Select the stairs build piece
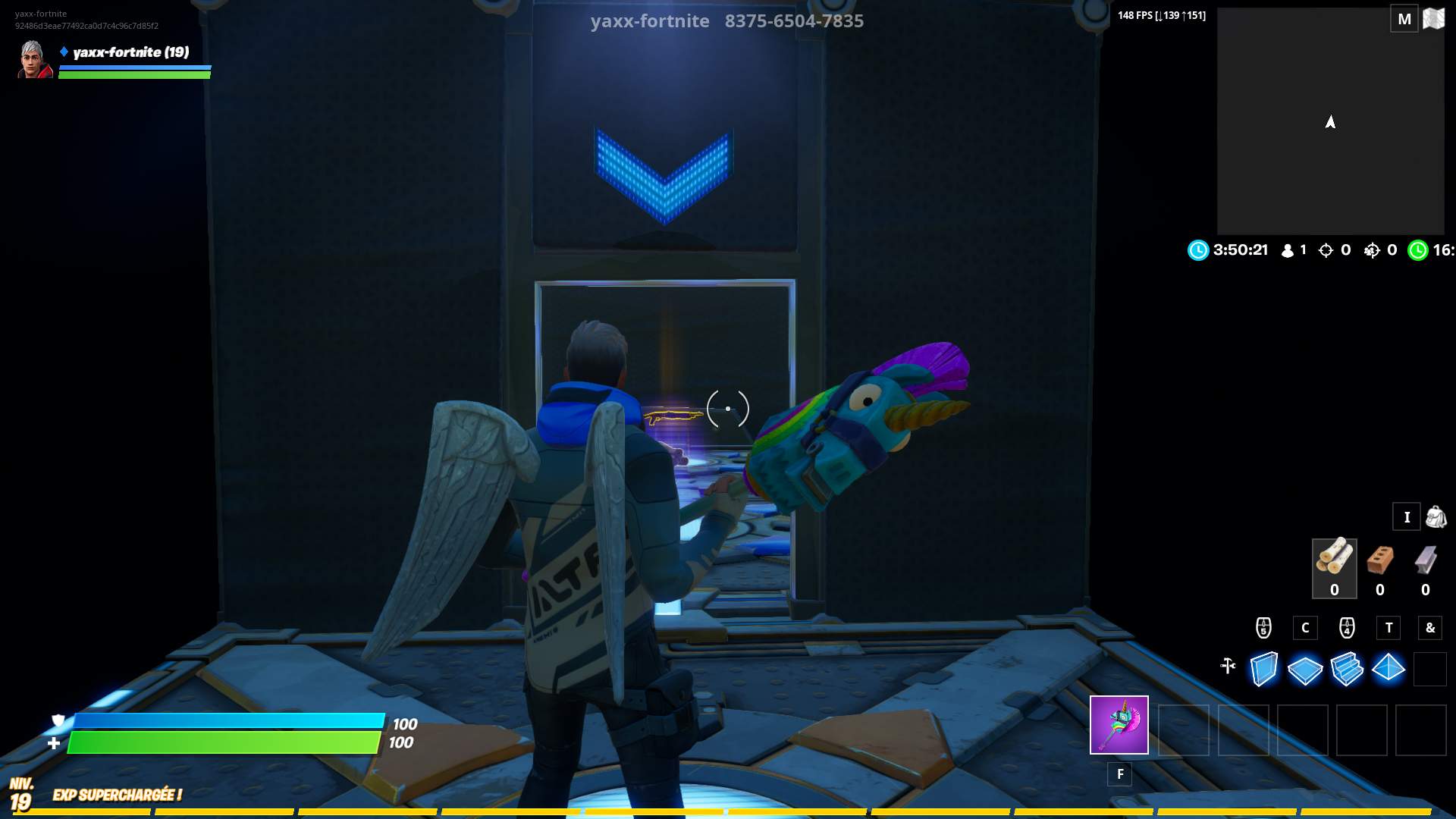Viewport: 1456px width, 819px height. coord(1348,669)
